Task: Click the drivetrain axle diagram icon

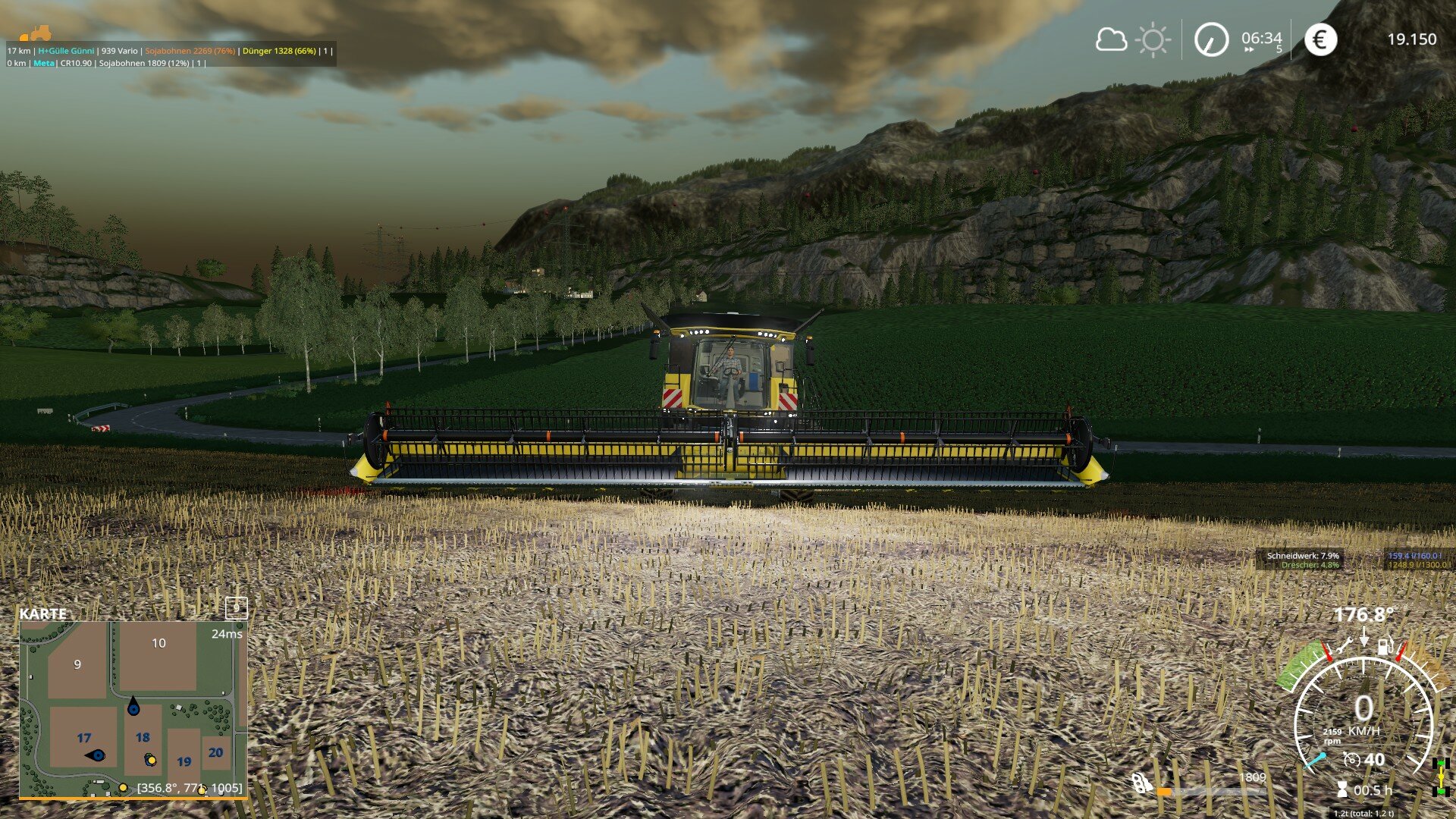Action: pyautogui.click(x=1440, y=776)
